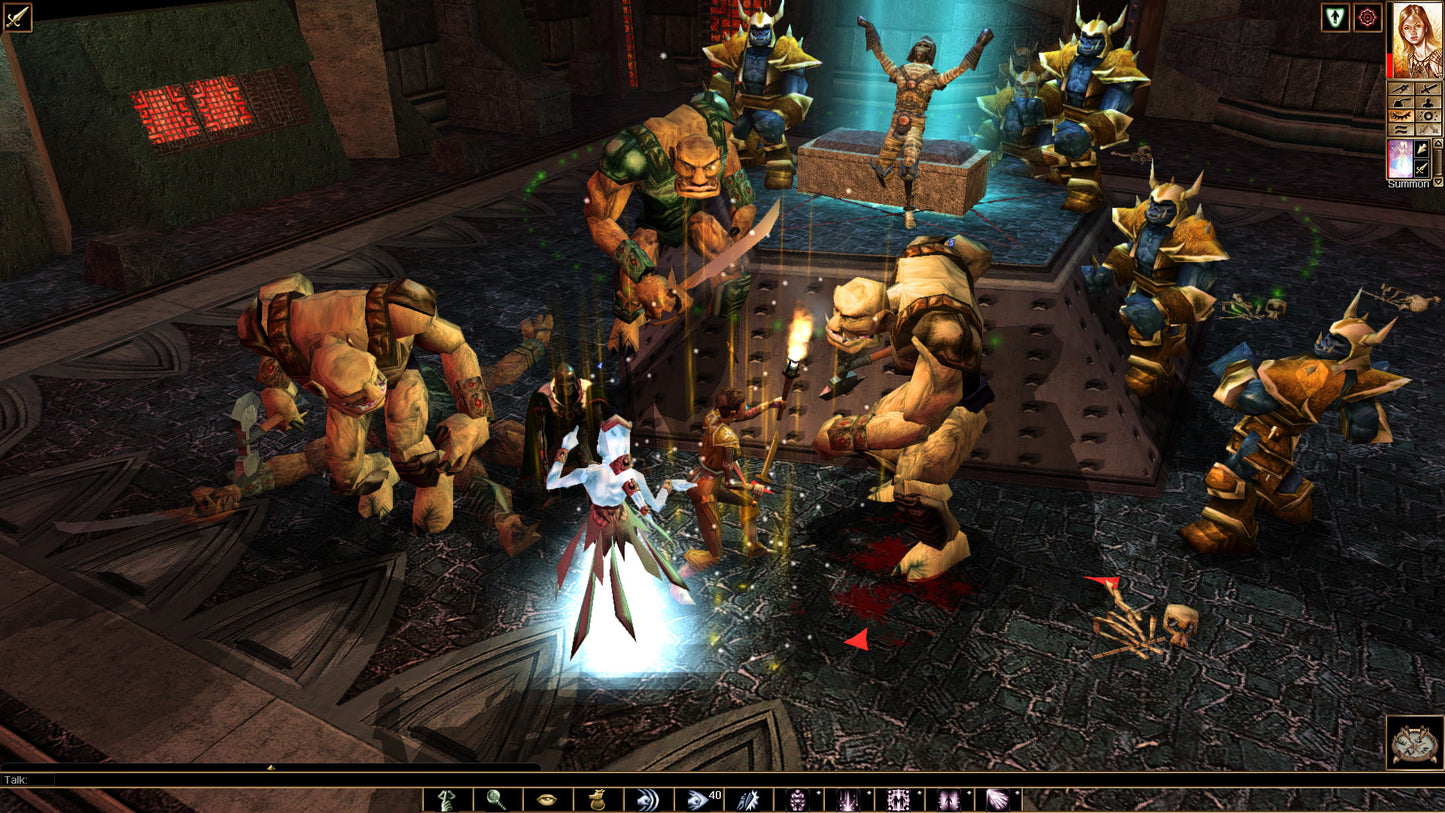Activate the golden eye spell on quickbar
1445x813 pixels.
click(x=545, y=798)
